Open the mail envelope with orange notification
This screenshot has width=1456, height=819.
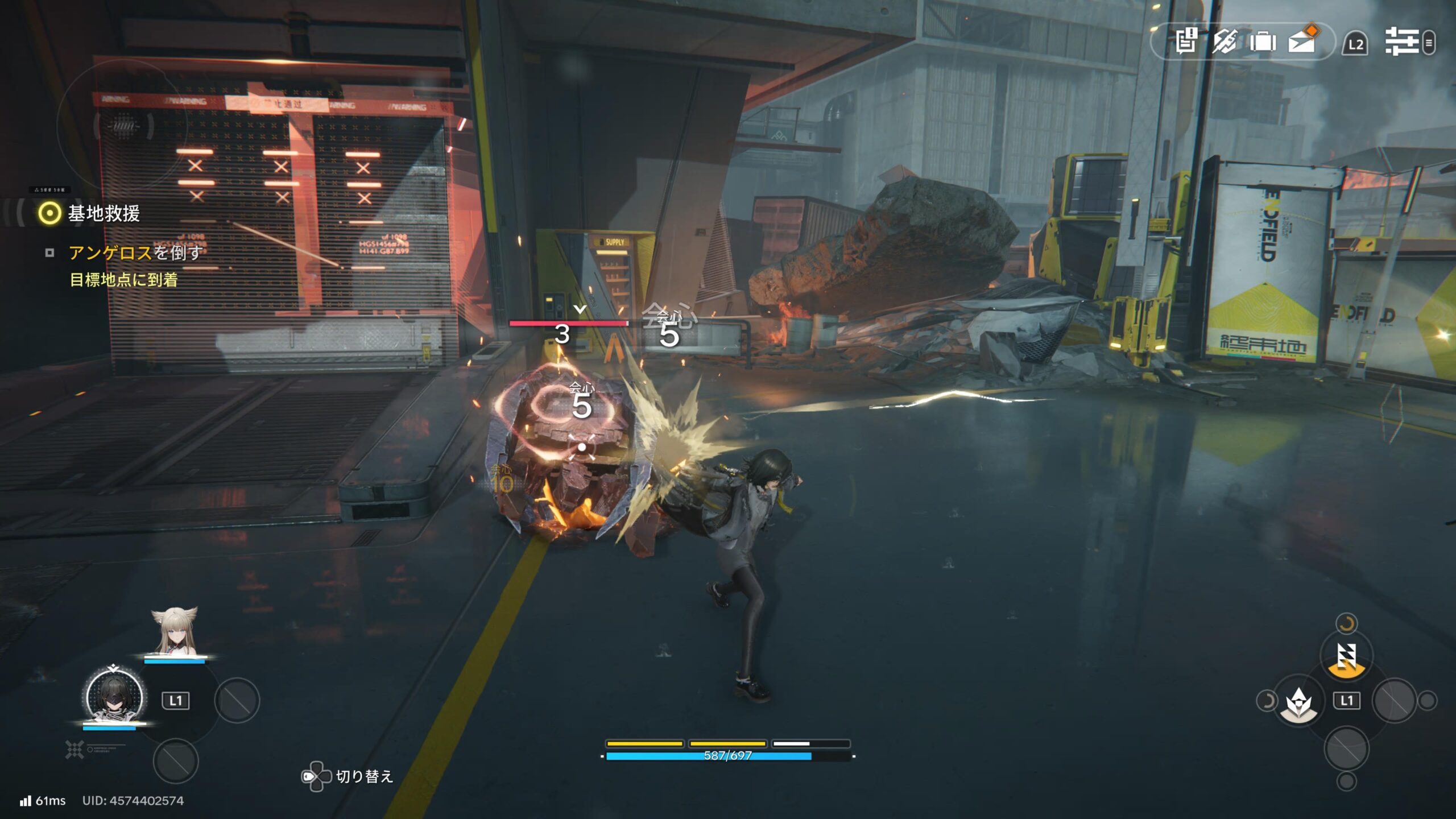[x=1302, y=41]
